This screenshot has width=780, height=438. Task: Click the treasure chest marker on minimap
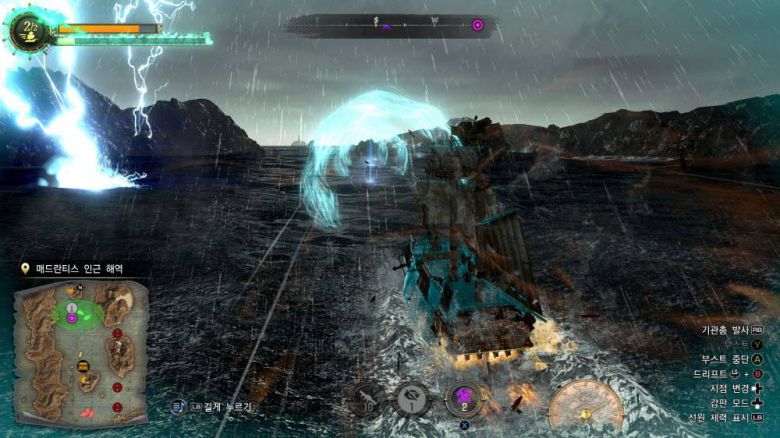click(83, 367)
